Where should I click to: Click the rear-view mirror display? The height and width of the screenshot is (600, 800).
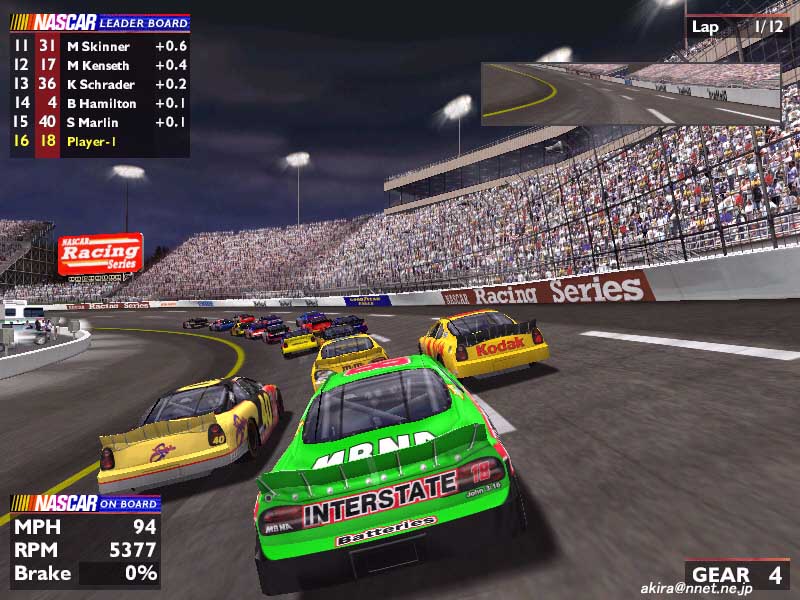630,93
